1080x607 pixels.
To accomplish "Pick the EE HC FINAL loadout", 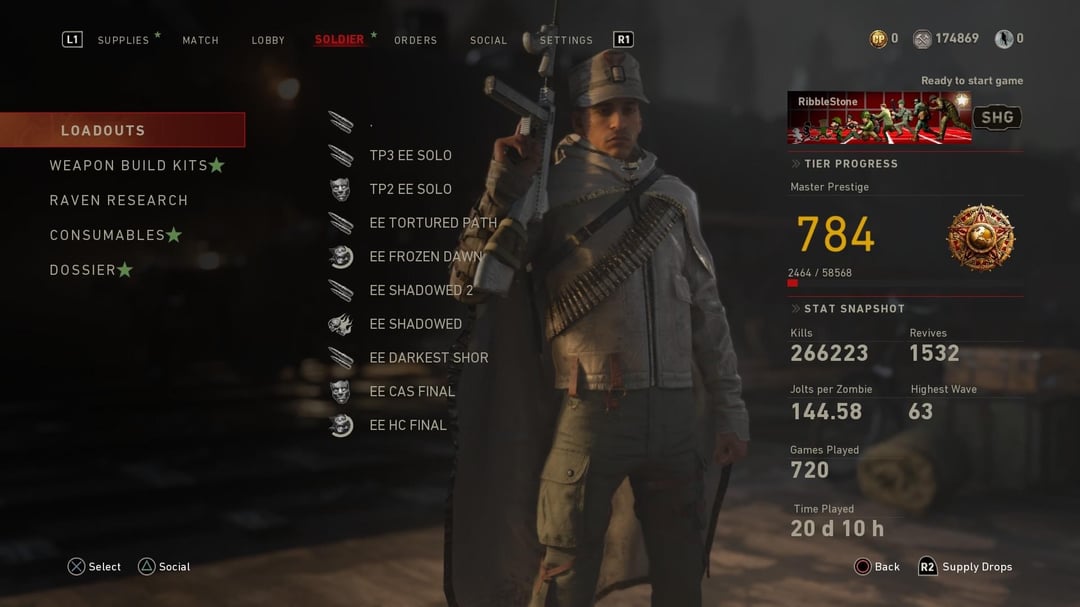I will point(408,425).
